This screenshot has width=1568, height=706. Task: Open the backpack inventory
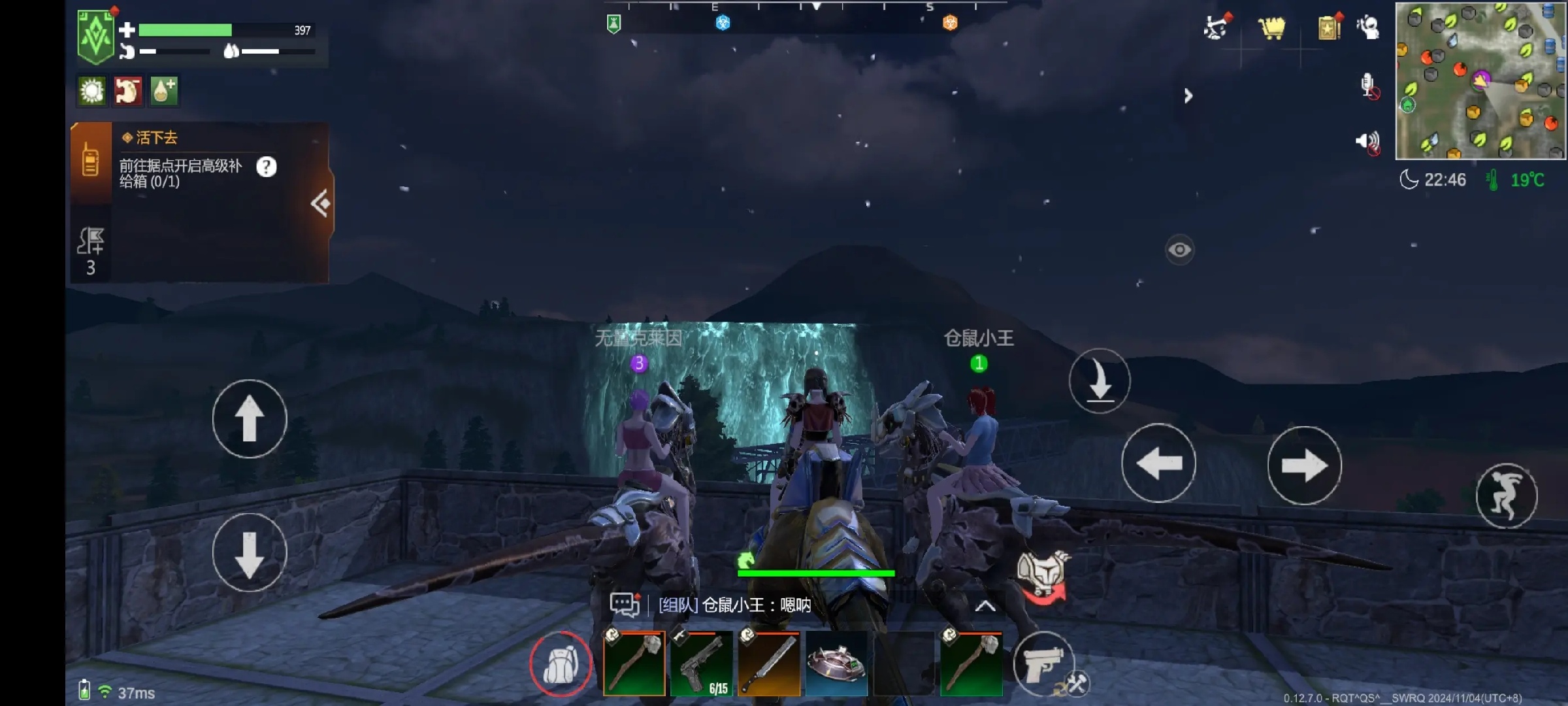pyautogui.click(x=561, y=664)
